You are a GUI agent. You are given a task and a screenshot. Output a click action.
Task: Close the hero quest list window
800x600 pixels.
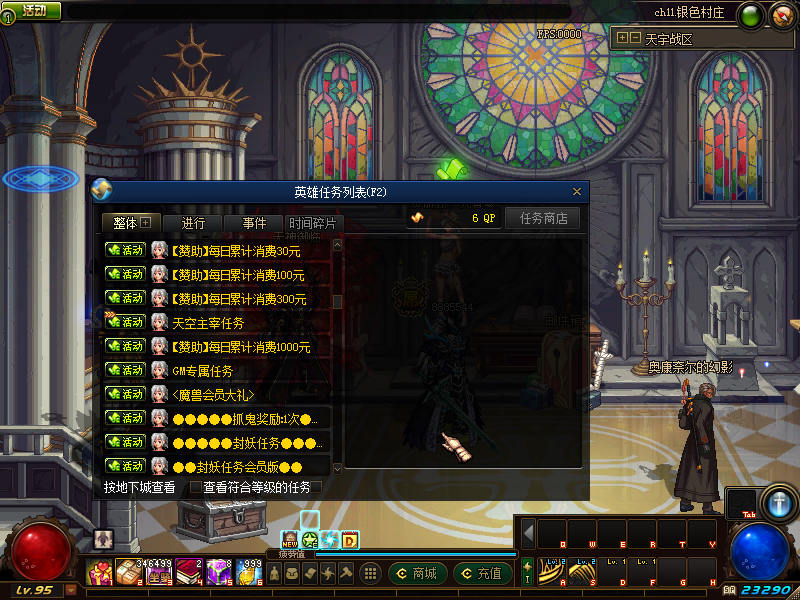pos(577,192)
